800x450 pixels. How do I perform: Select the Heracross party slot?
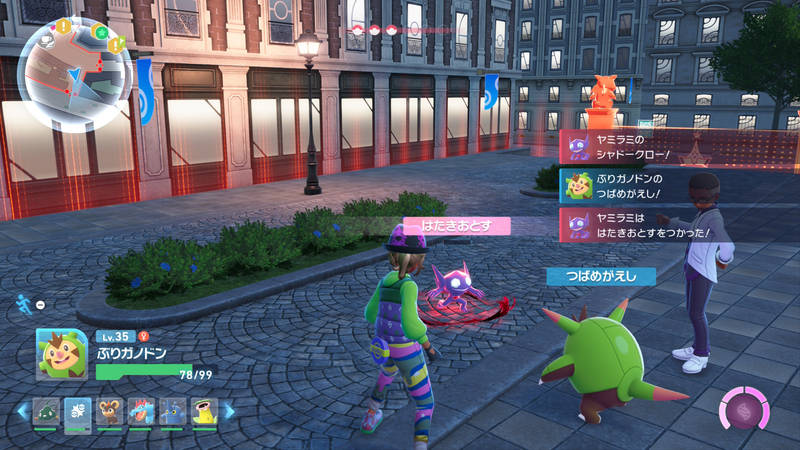tap(172, 411)
